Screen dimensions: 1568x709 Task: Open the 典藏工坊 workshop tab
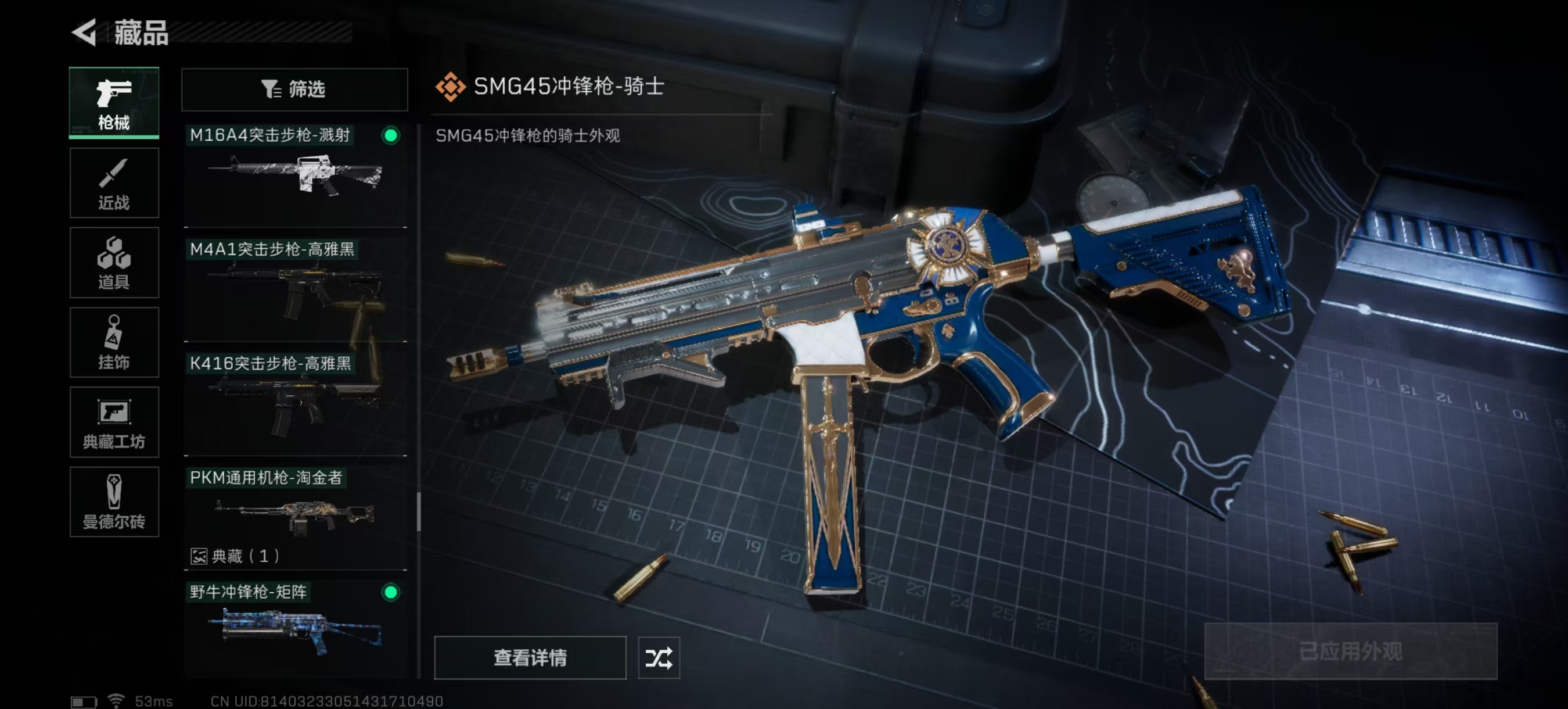click(x=114, y=422)
